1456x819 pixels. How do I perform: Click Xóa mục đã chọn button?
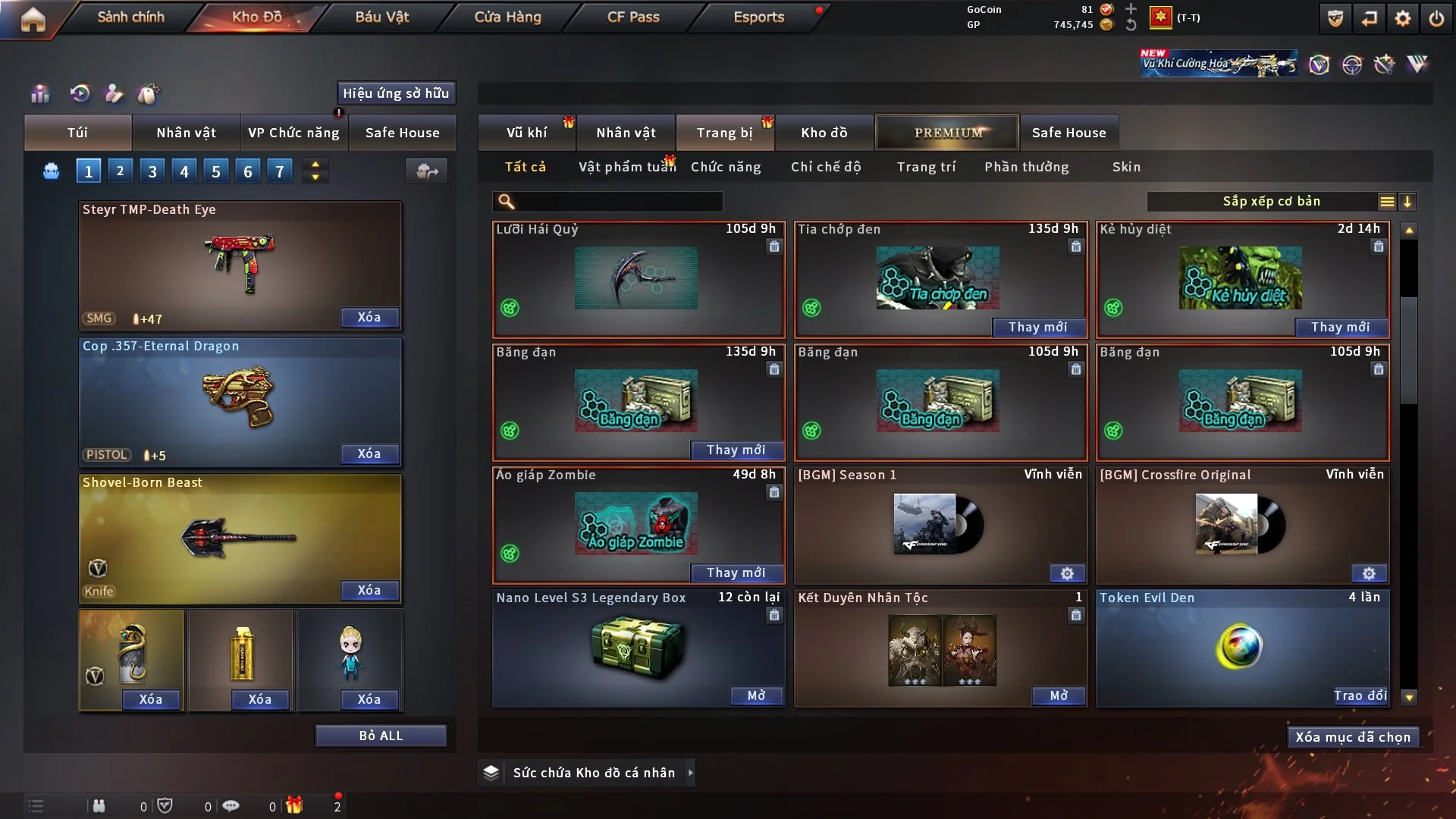point(1353,737)
